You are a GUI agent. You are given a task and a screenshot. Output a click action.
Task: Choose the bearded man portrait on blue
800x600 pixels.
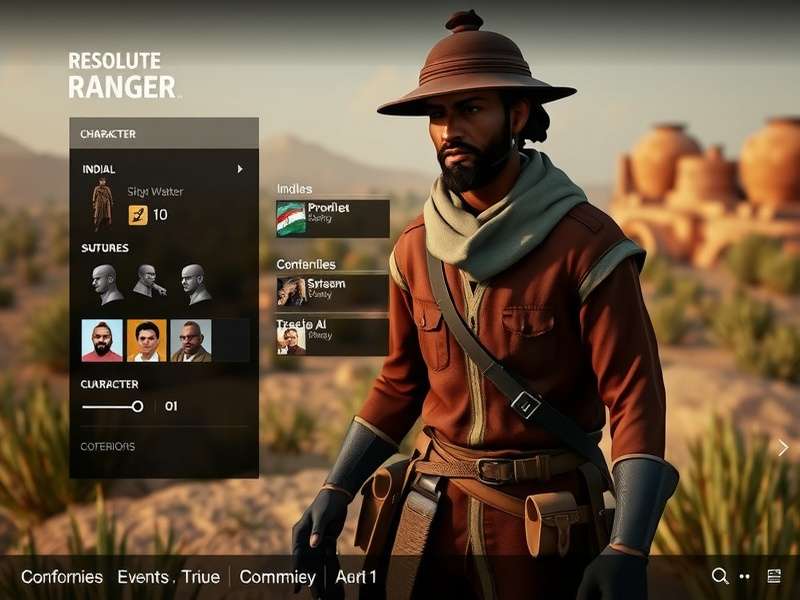[x=102, y=340]
